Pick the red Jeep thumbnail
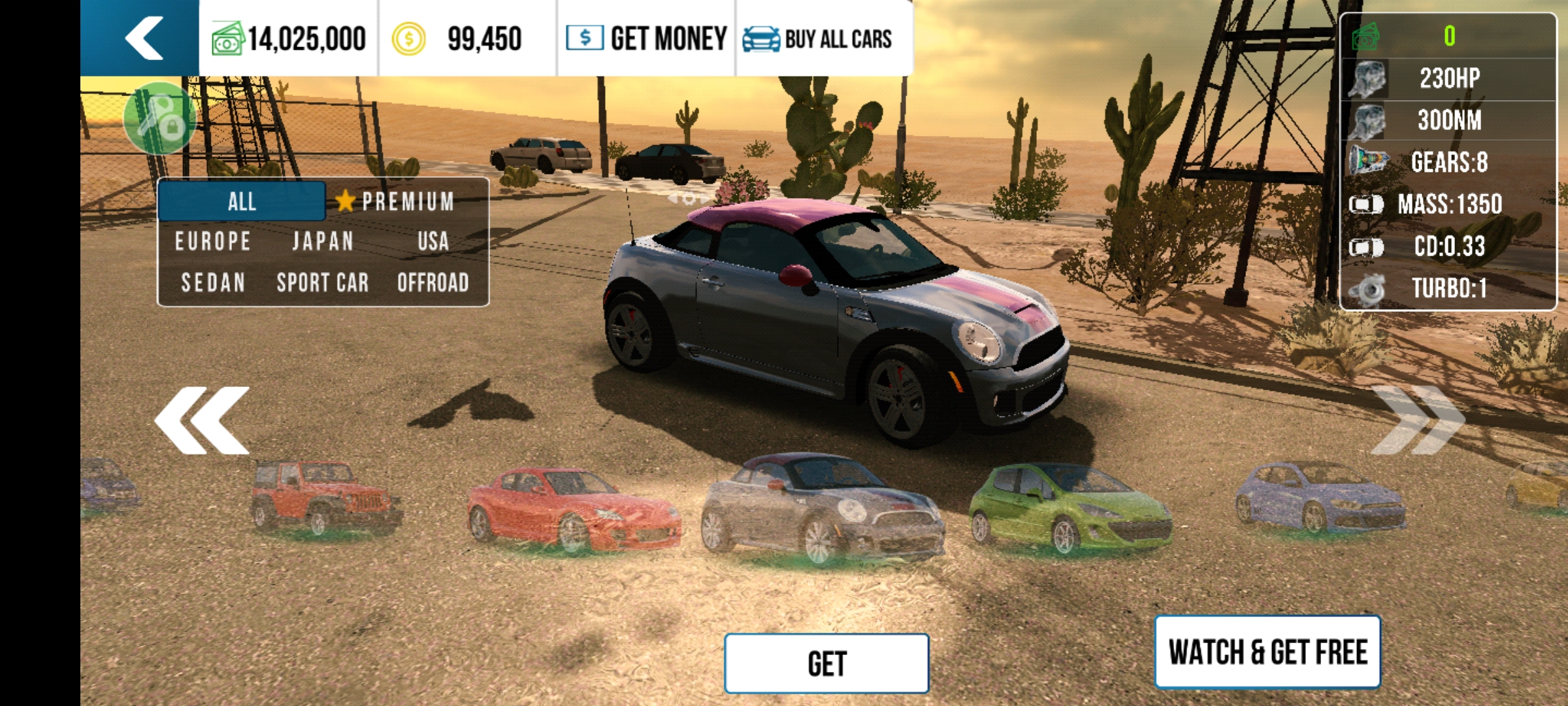Image resolution: width=1568 pixels, height=706 pixels. point(323,498)
